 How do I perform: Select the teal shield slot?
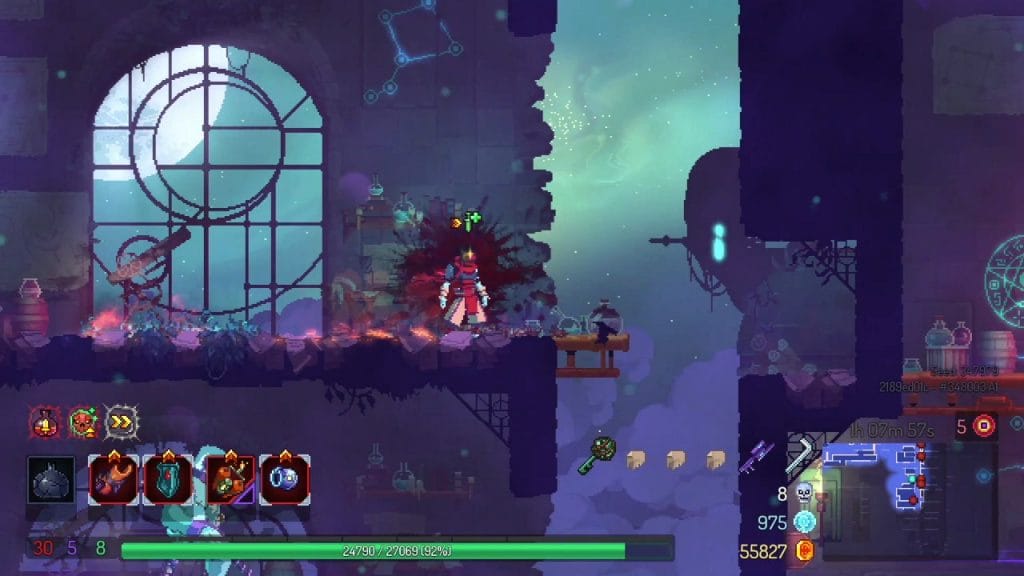[167, 479]
